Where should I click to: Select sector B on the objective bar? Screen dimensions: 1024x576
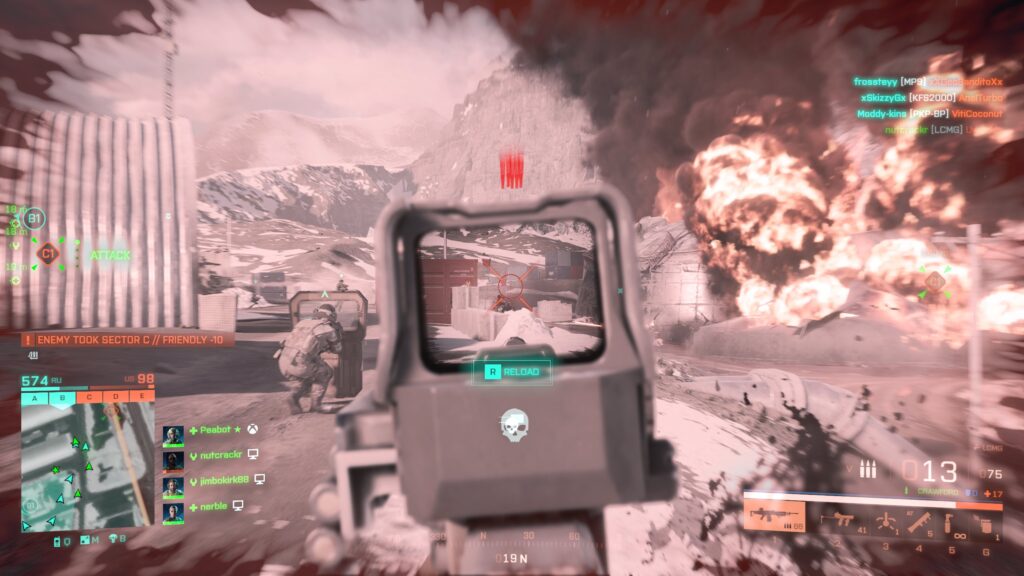61,396
